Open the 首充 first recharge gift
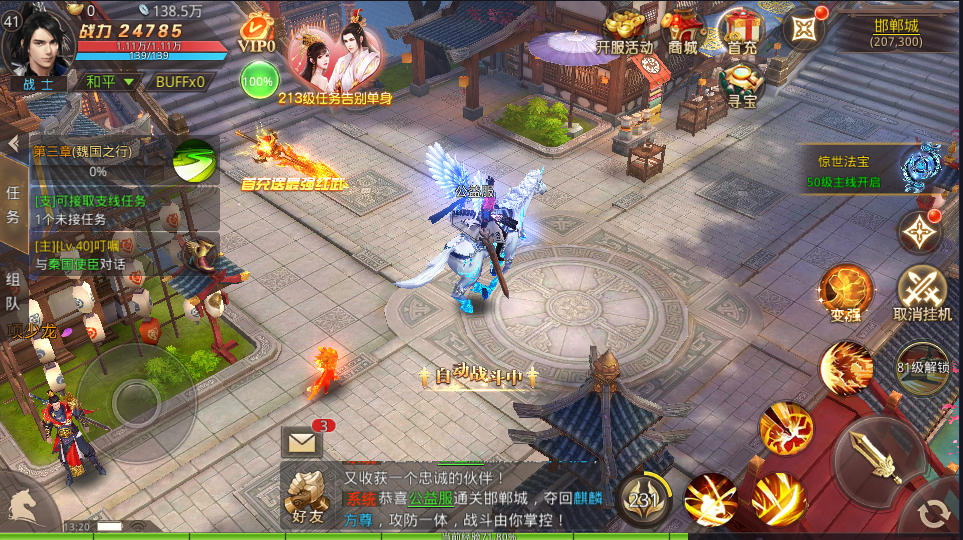This screenshot has width=963, height=540. 741,30
